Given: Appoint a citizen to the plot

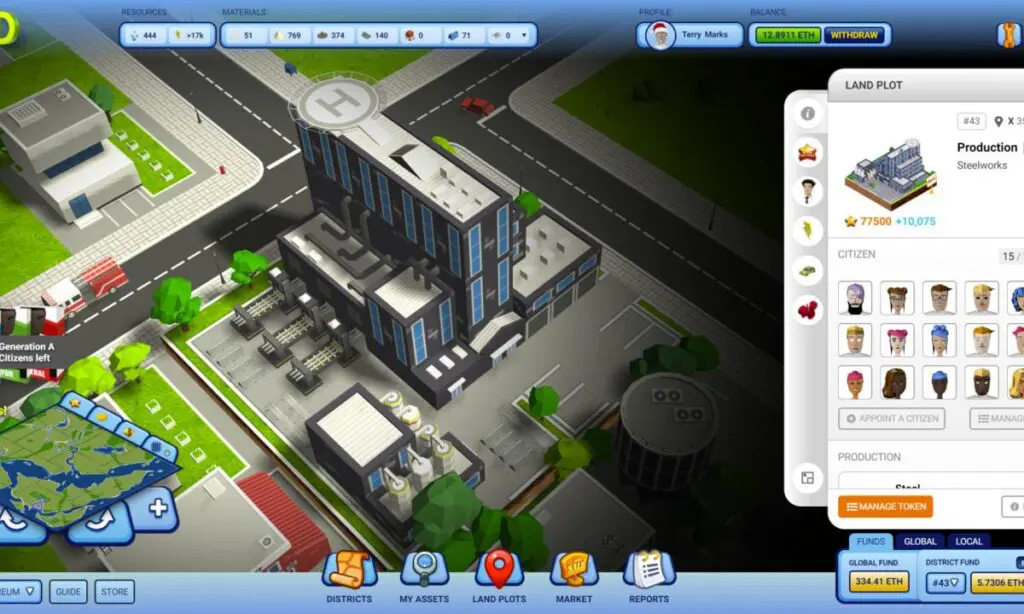Looking at the screenshot, I should click(x=891, y=419).
